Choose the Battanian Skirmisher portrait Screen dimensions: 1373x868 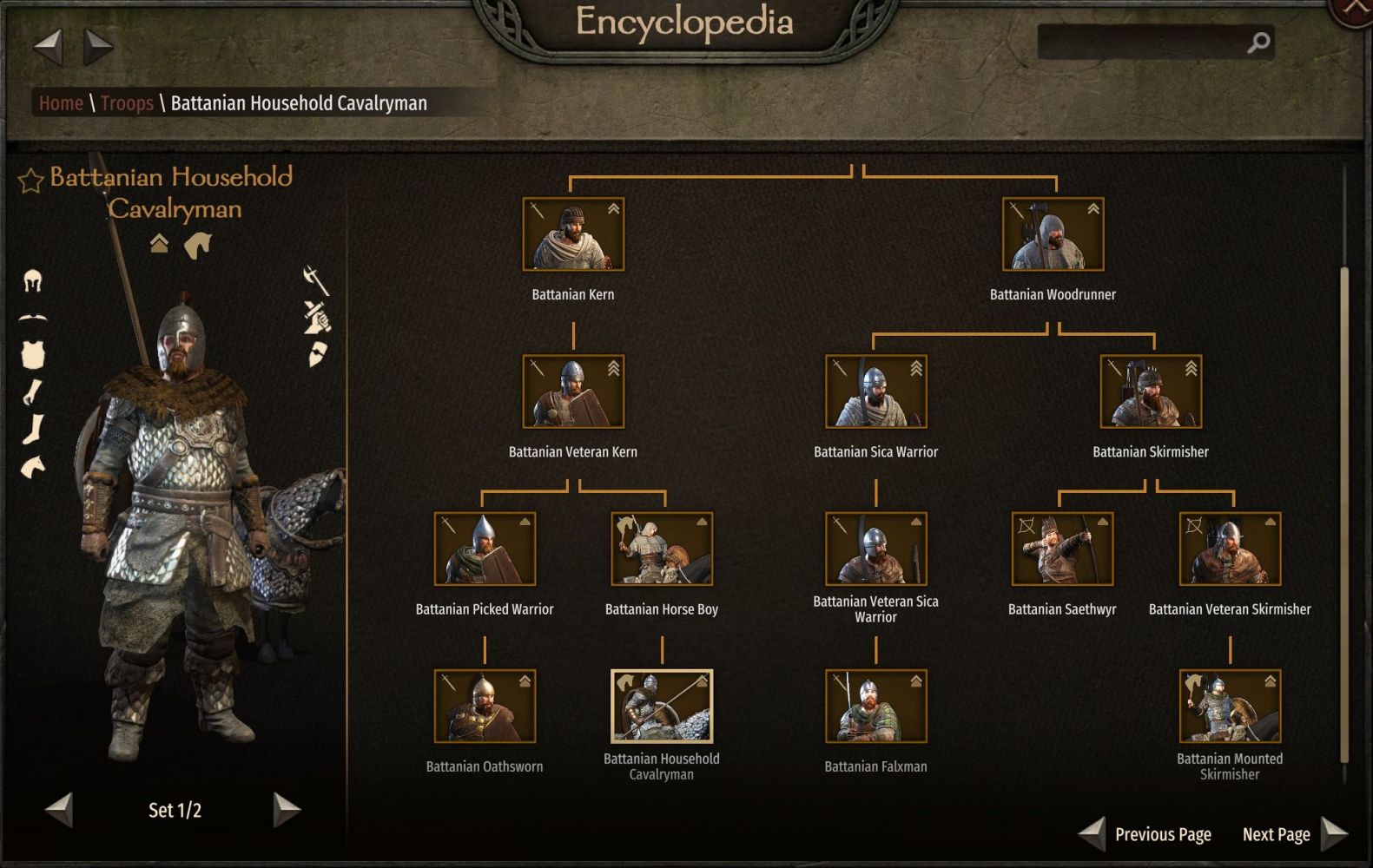point(1151,391)
